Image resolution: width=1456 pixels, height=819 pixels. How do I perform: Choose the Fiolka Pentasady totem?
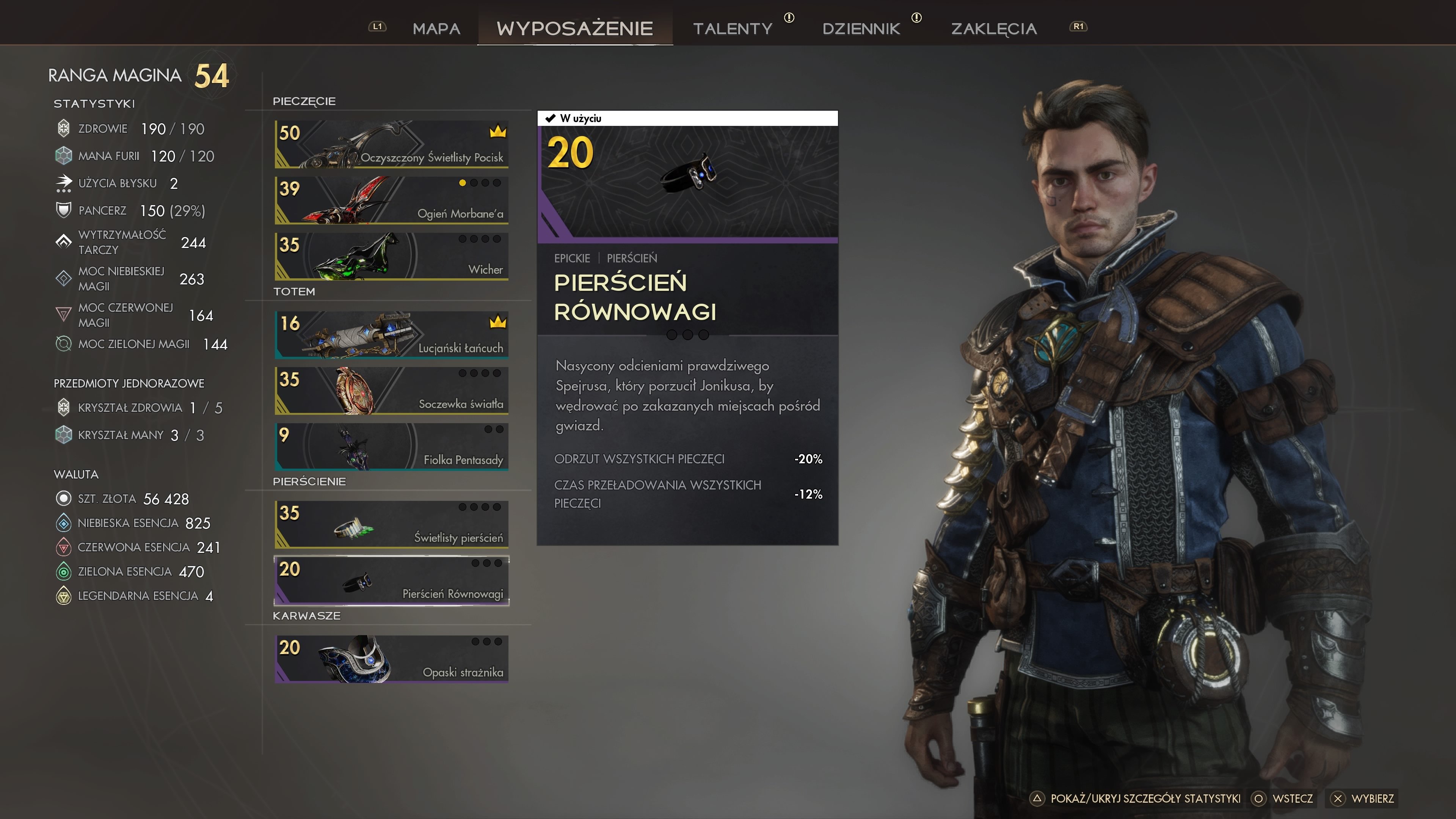point(391,447)
